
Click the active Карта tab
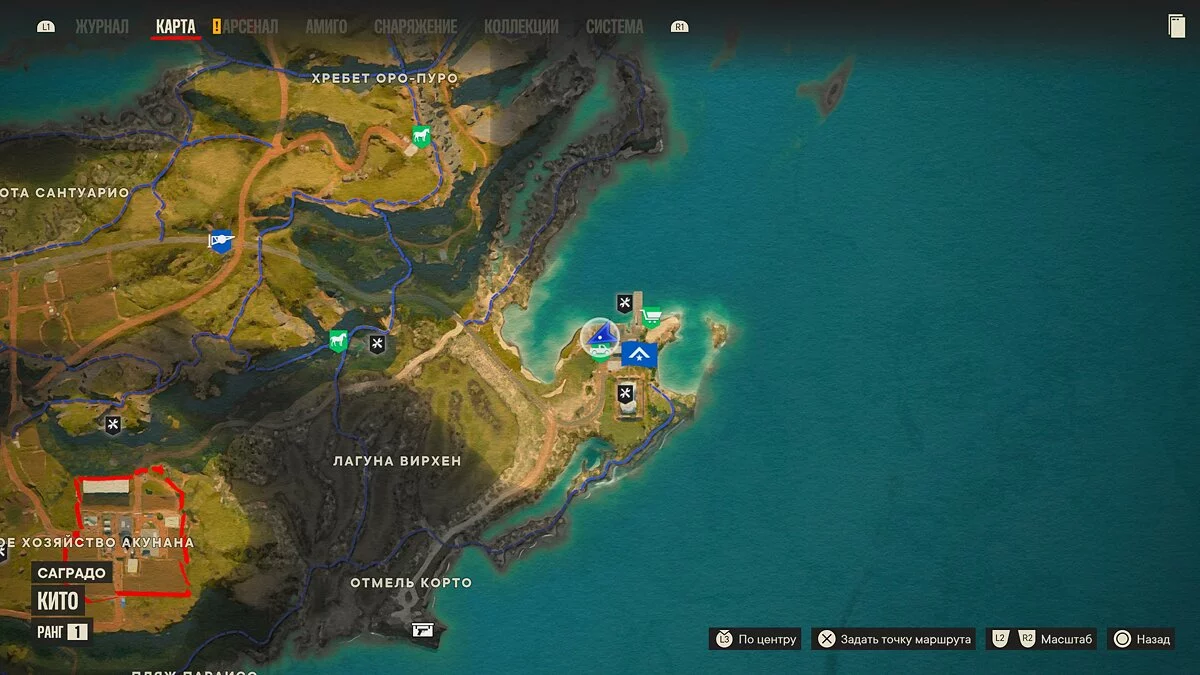click(176, 27)
